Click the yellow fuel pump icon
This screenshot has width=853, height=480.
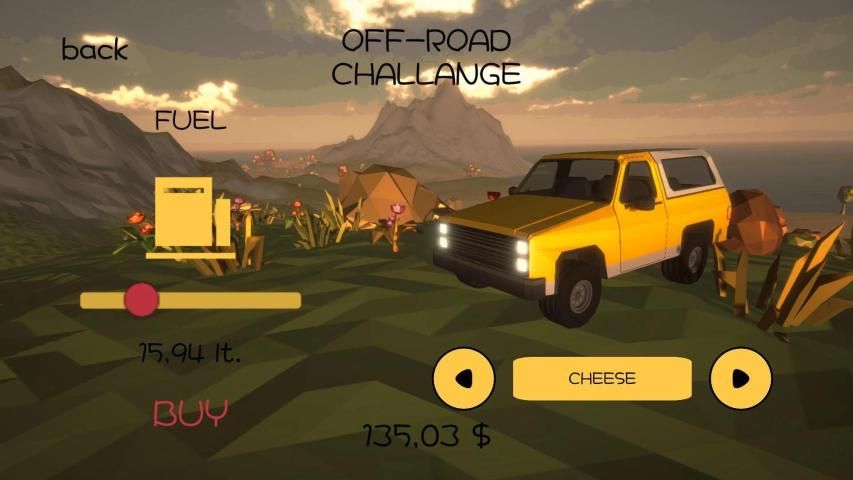click(193, 217)
